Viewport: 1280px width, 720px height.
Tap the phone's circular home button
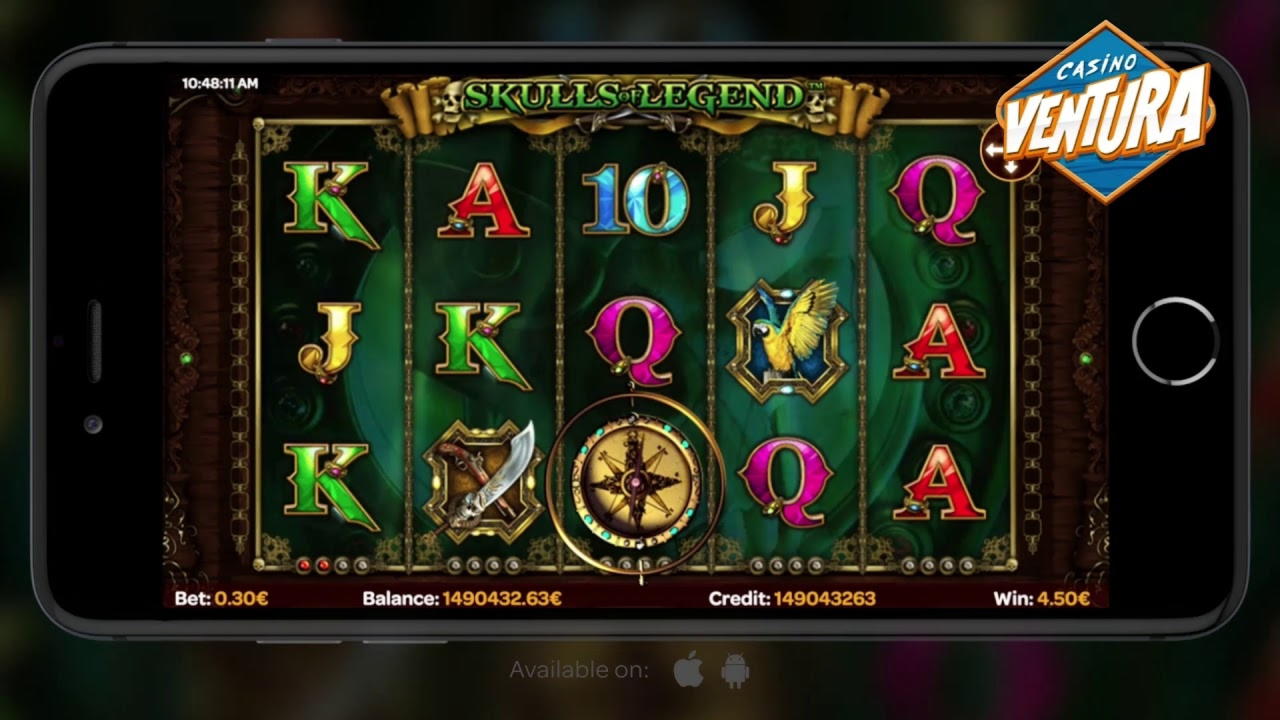(1174, 341)
